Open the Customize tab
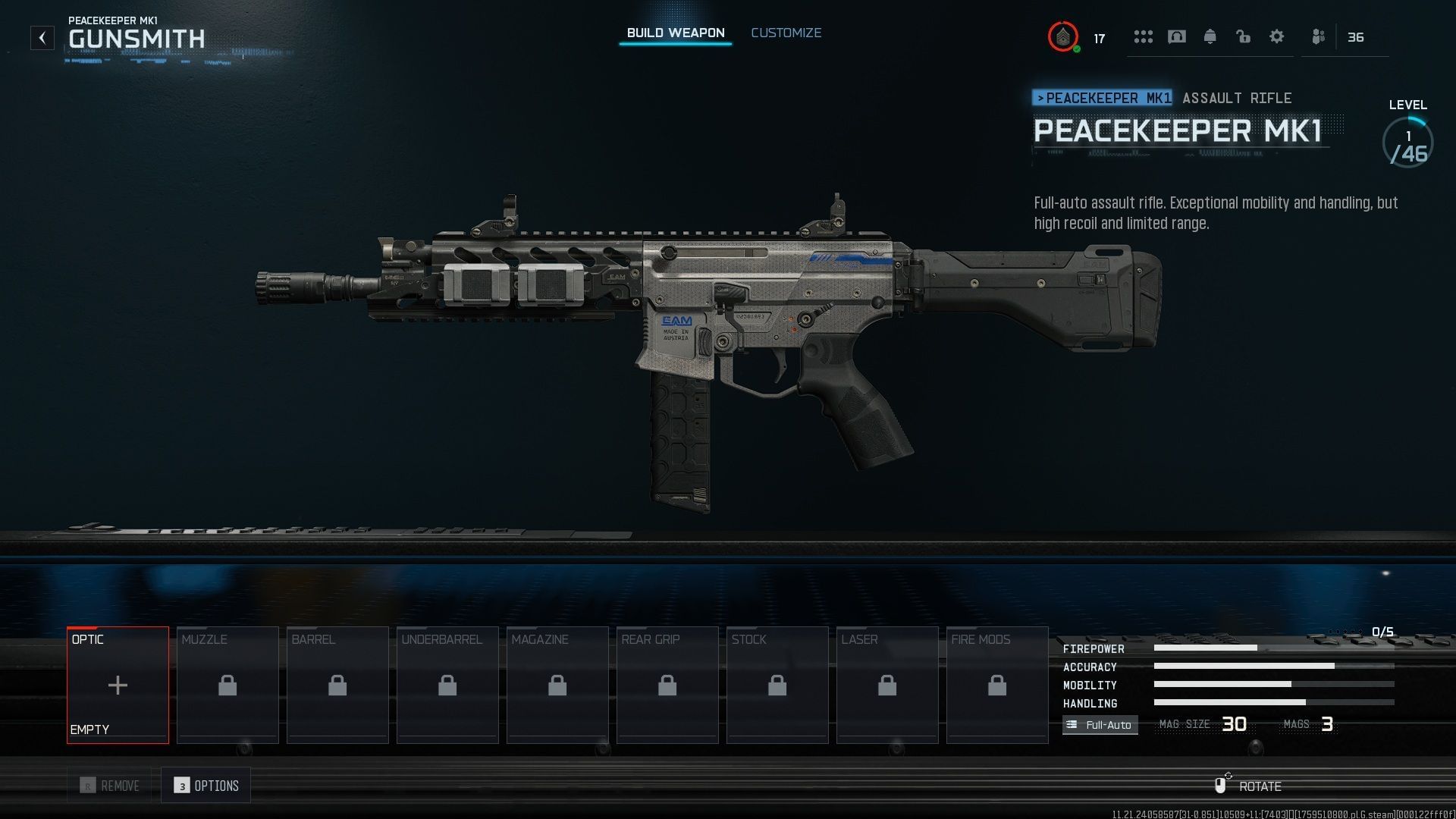Viewport: 1456px width, 819px height. [x=786, y=33]
